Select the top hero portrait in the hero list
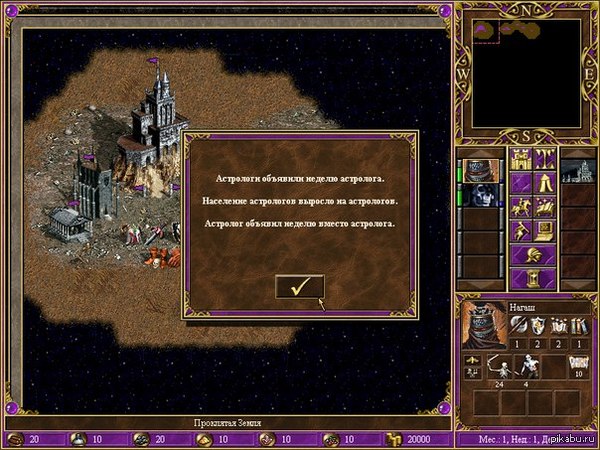The height and width of the screenshot is (450, 600). [x=482, y=170]
